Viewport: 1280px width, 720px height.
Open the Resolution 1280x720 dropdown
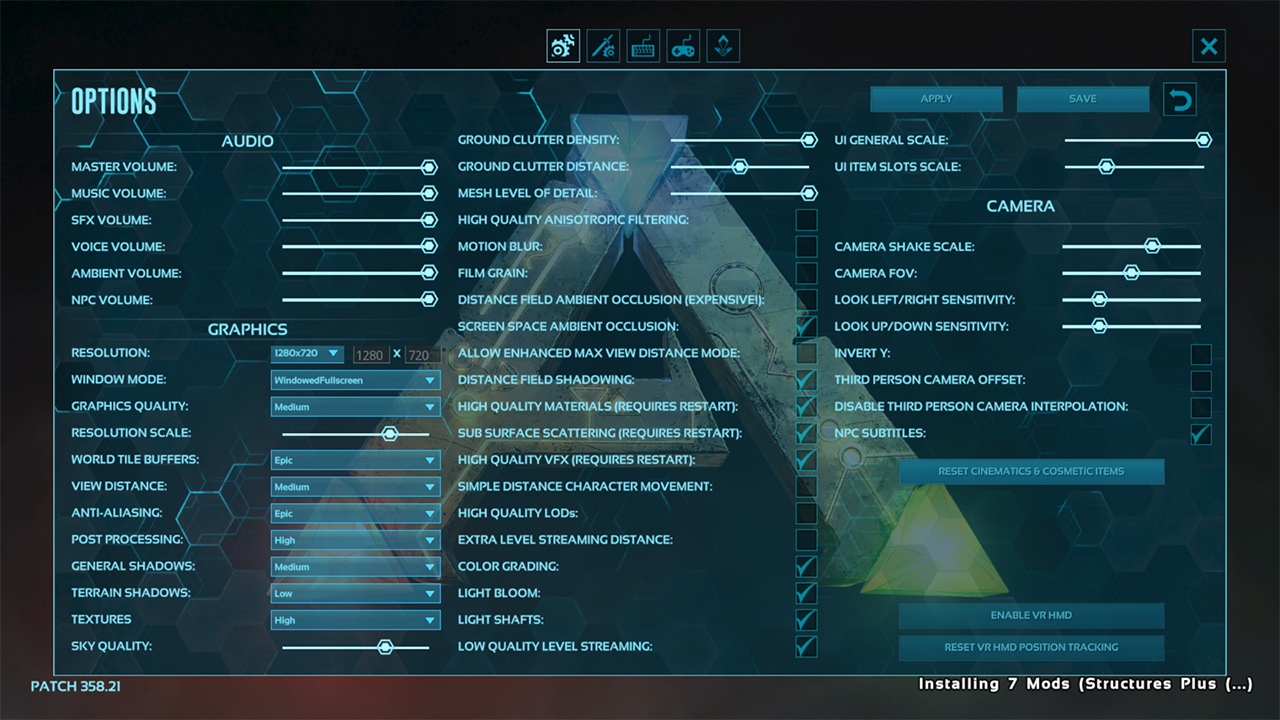307,354
